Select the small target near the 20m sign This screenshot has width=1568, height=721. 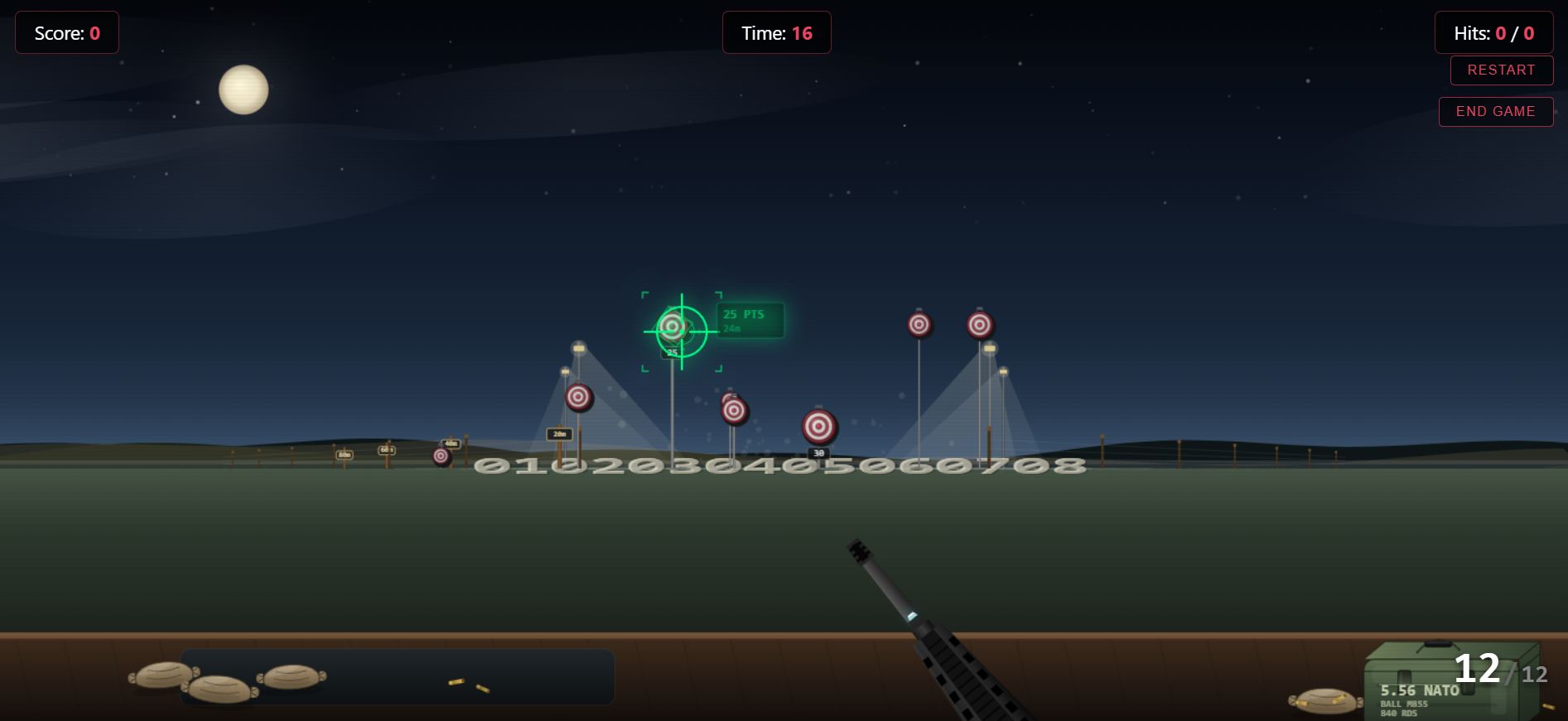(580, 399)
